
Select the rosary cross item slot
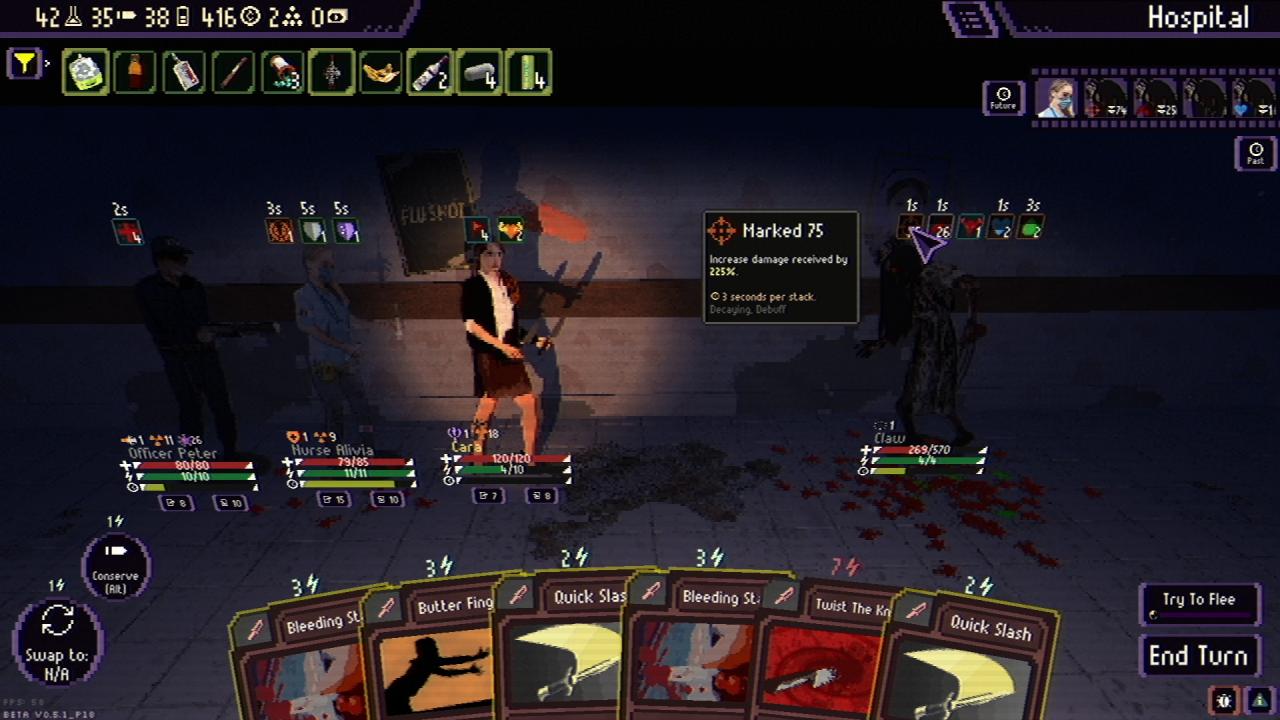click(x=331, y=72)
